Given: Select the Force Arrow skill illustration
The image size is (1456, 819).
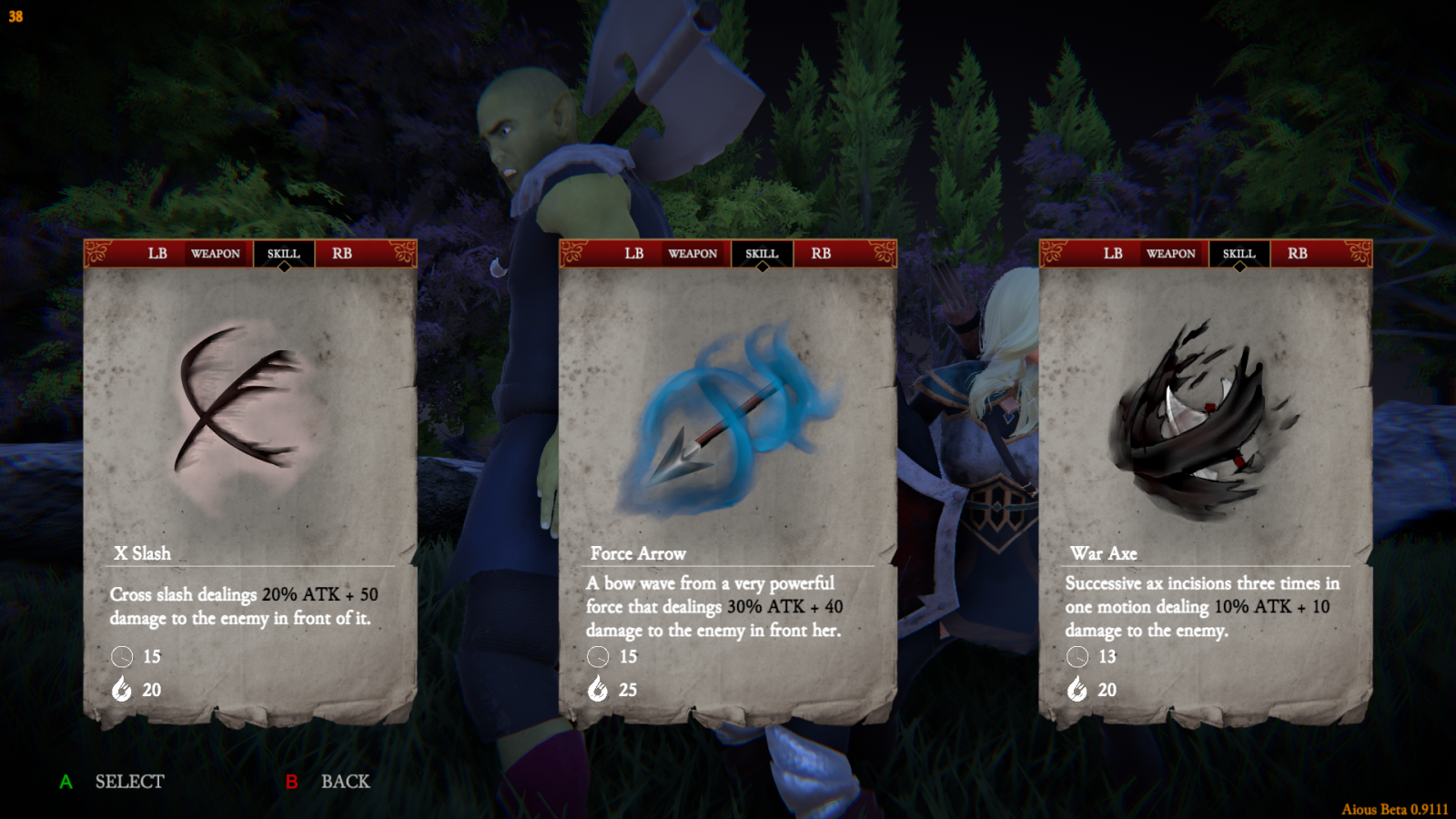Looking at the screenshot, I should 728,419.
